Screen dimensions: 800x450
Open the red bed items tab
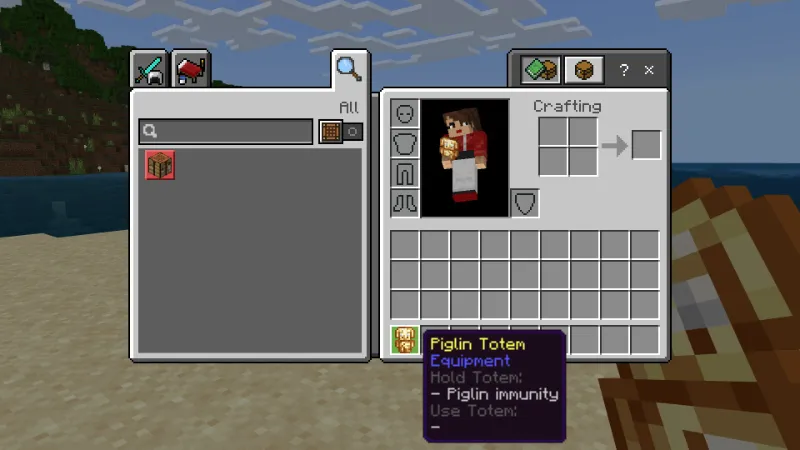click(x=190, y=69)
